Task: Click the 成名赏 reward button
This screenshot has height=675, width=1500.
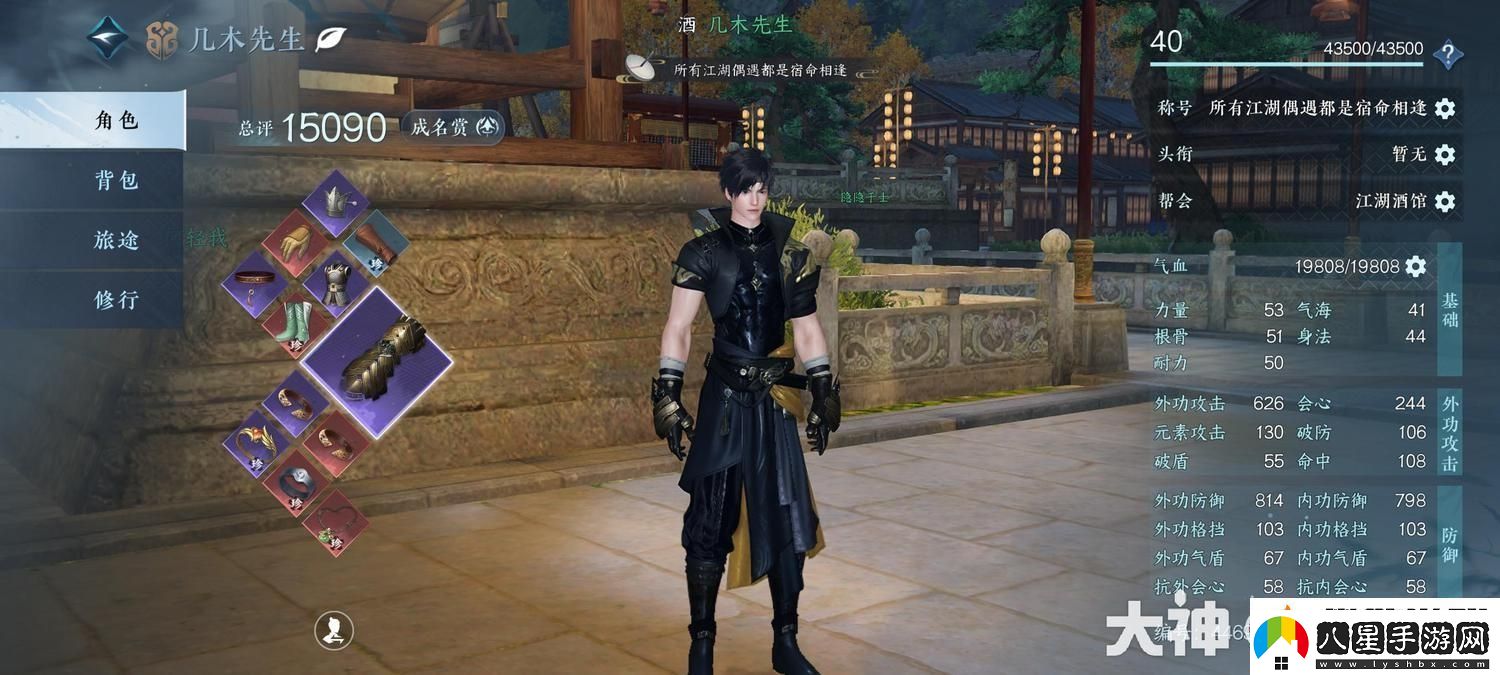Action: [x=453, y=127]
